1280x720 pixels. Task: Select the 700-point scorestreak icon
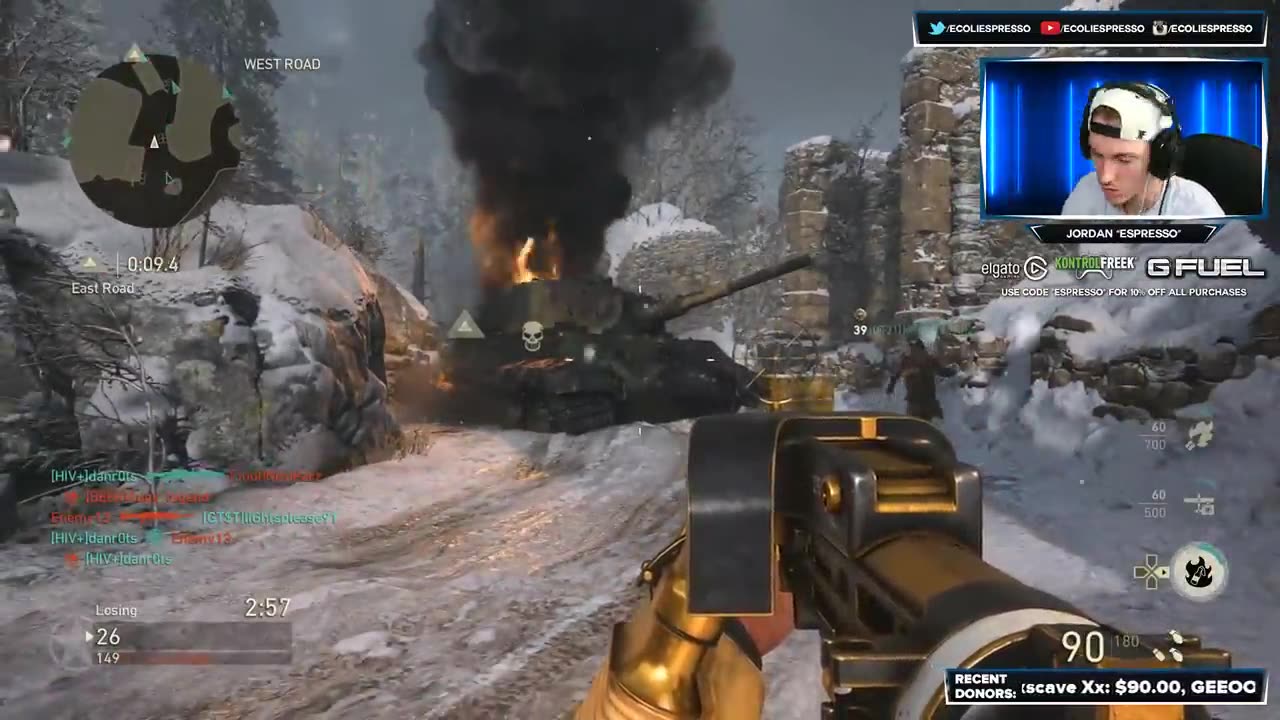[x=1199, y=435]
